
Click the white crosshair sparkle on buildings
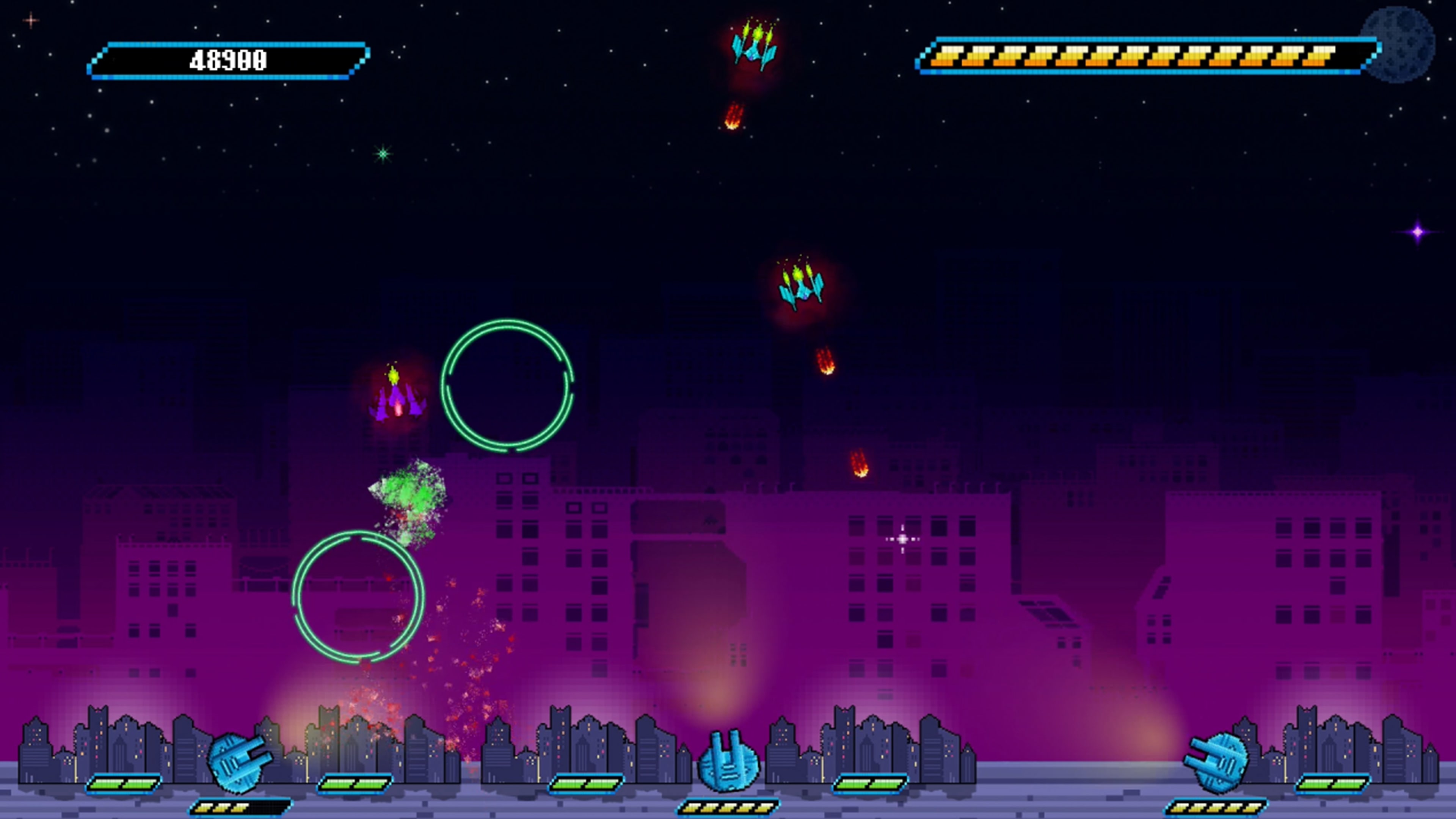[903, 540]
